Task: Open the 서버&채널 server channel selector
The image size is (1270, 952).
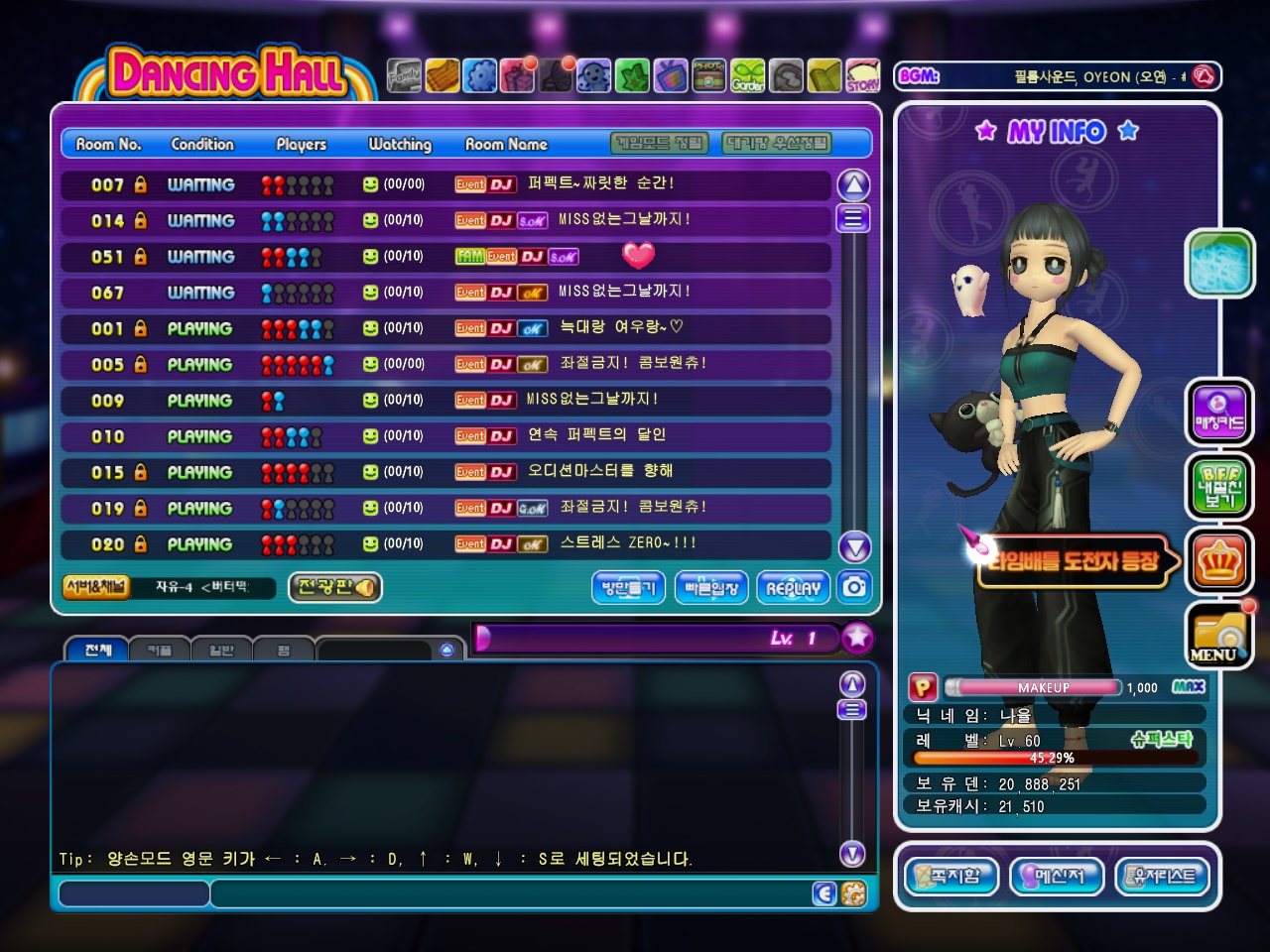Action: 95,587
